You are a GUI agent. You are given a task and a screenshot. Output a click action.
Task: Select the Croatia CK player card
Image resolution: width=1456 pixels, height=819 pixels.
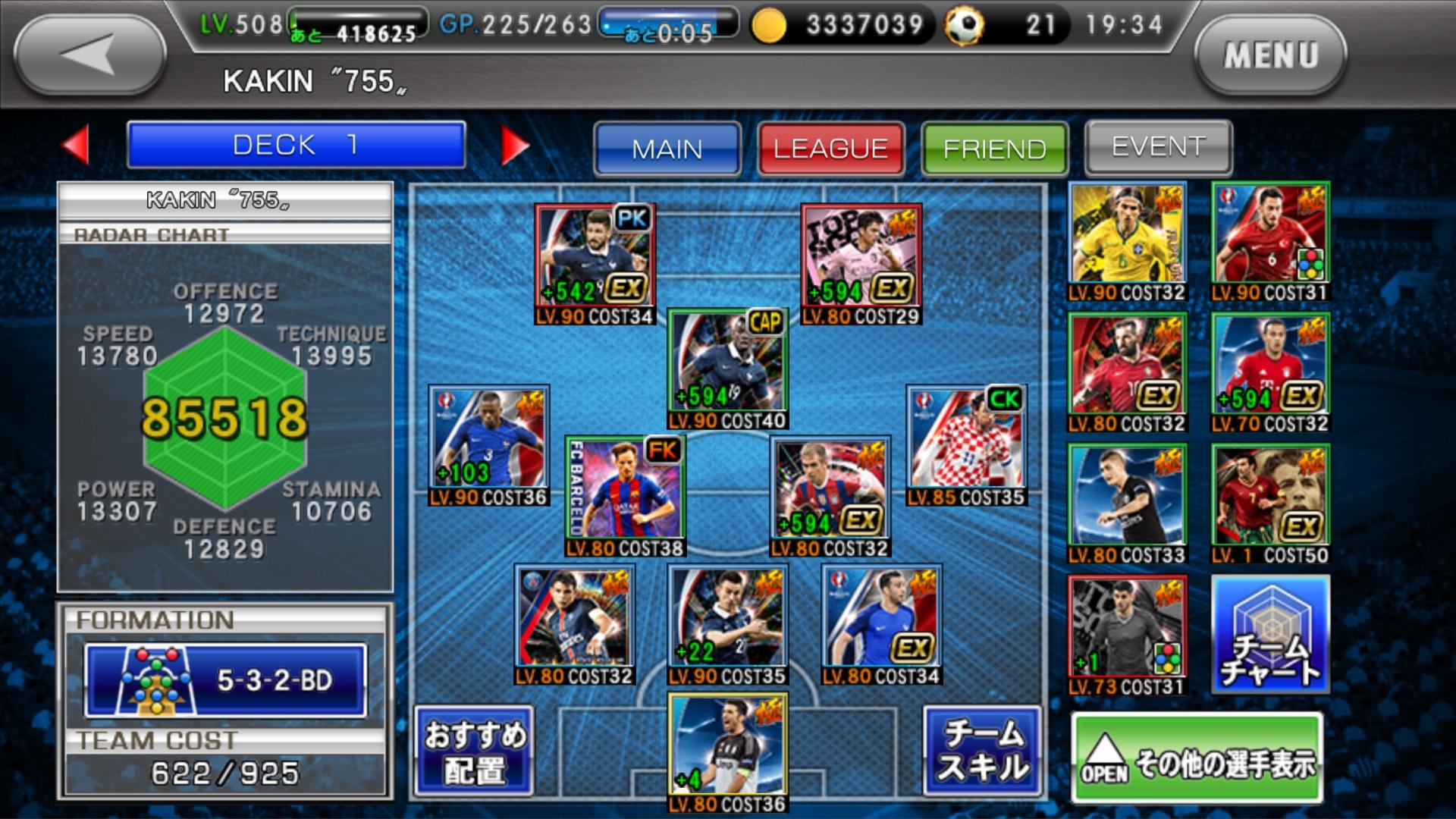tap(966, 445)
